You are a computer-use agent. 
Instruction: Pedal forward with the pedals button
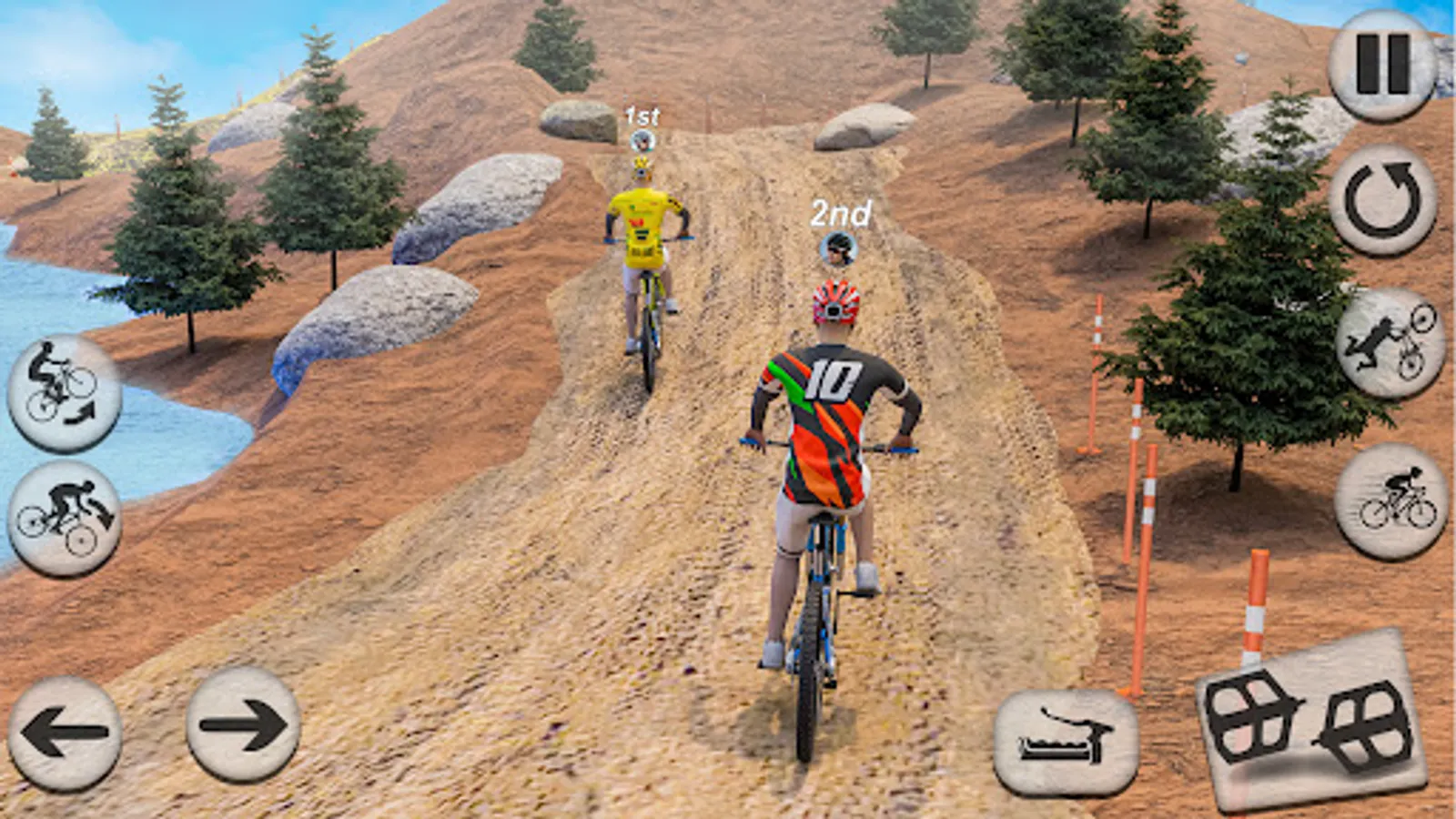pos(1311,721)
